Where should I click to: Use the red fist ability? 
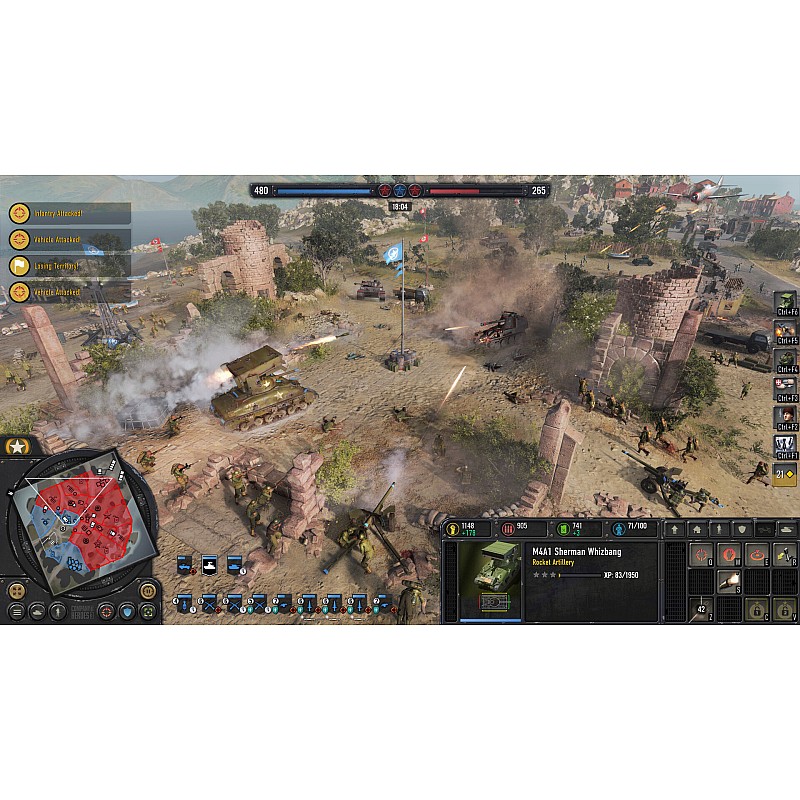coord(730,555)
